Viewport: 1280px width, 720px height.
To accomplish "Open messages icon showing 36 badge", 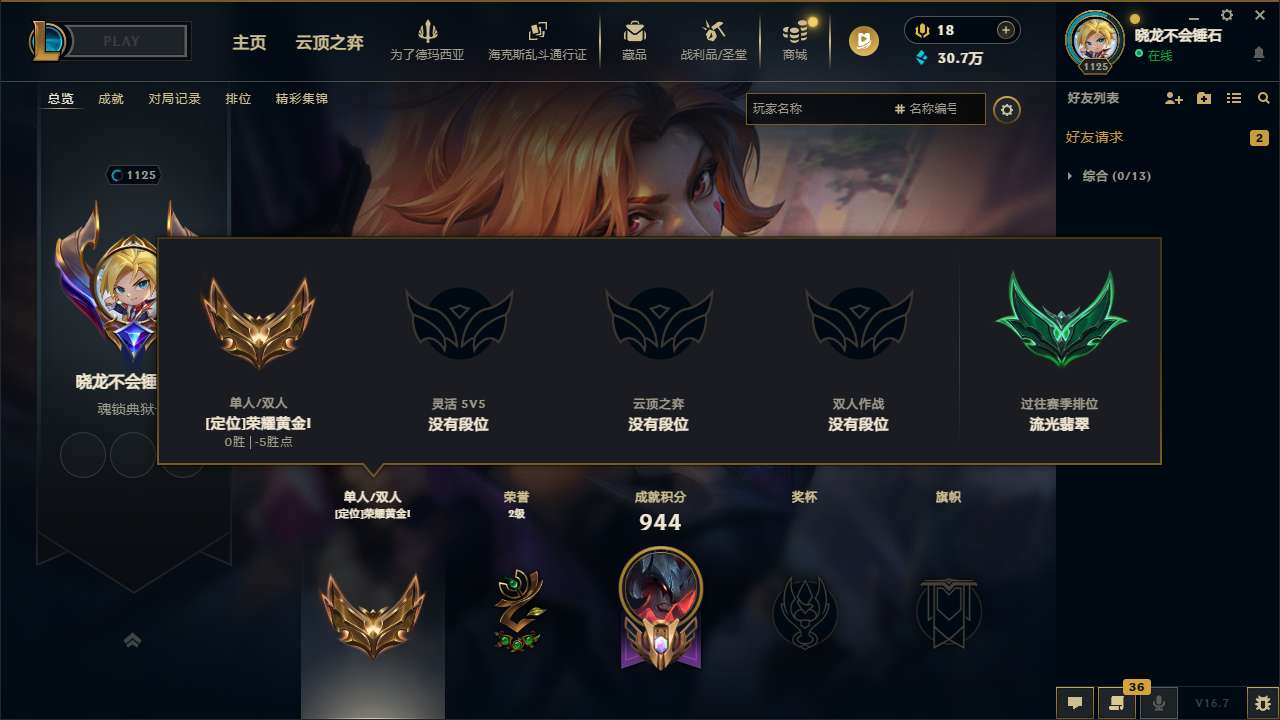I will pos(1117,703).
